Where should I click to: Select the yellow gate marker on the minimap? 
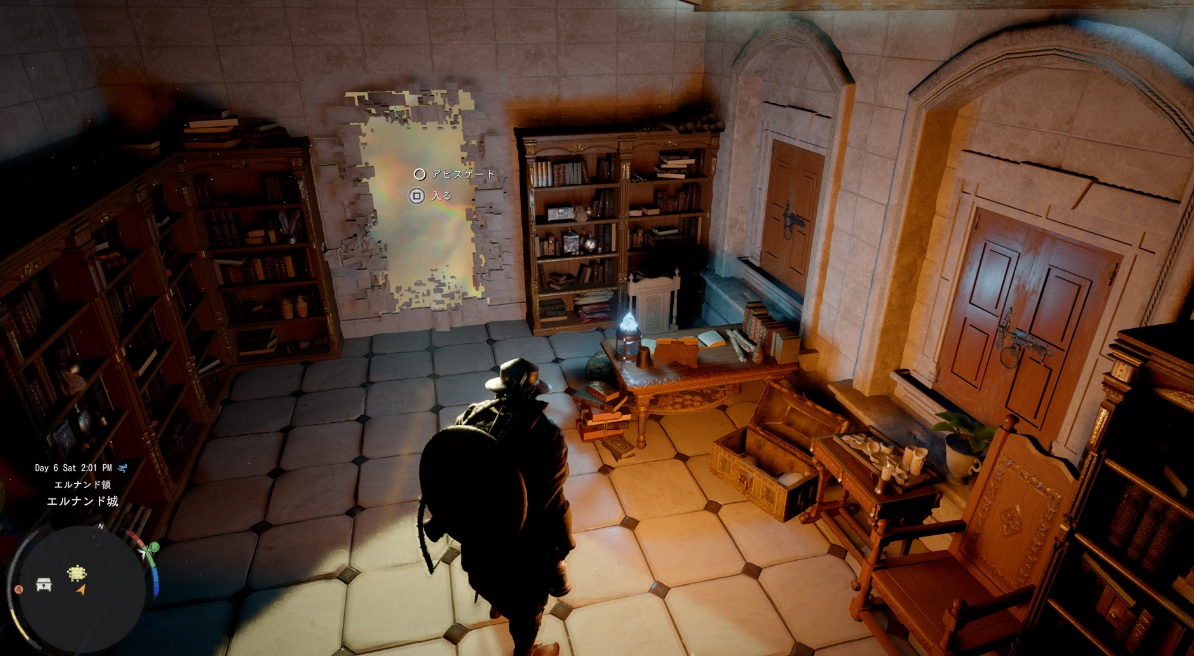(77, 573)
